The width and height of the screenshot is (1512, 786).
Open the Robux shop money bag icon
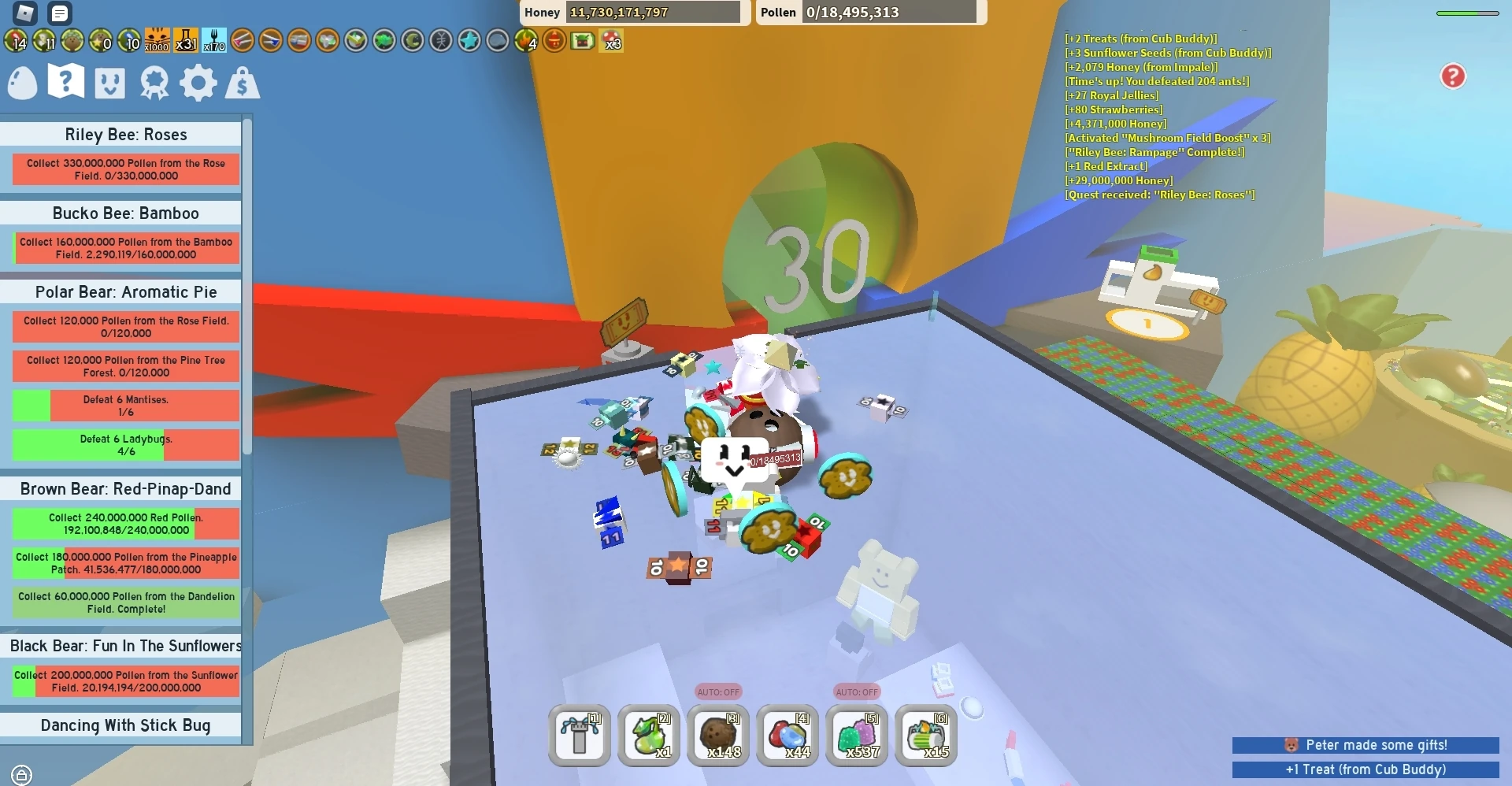point(242,83)
